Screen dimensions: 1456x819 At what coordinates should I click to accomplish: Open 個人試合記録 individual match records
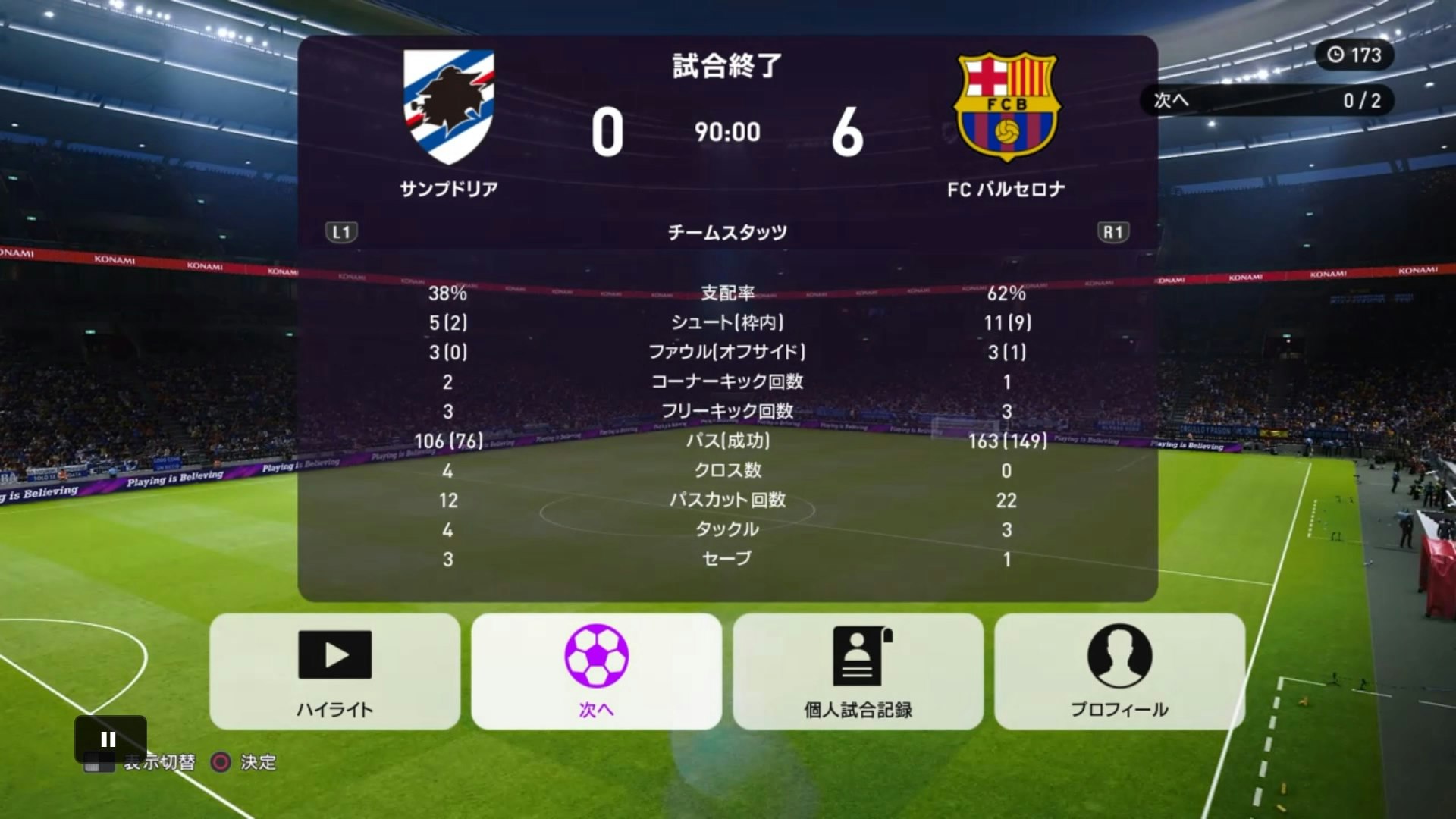[x=858, y=671]
